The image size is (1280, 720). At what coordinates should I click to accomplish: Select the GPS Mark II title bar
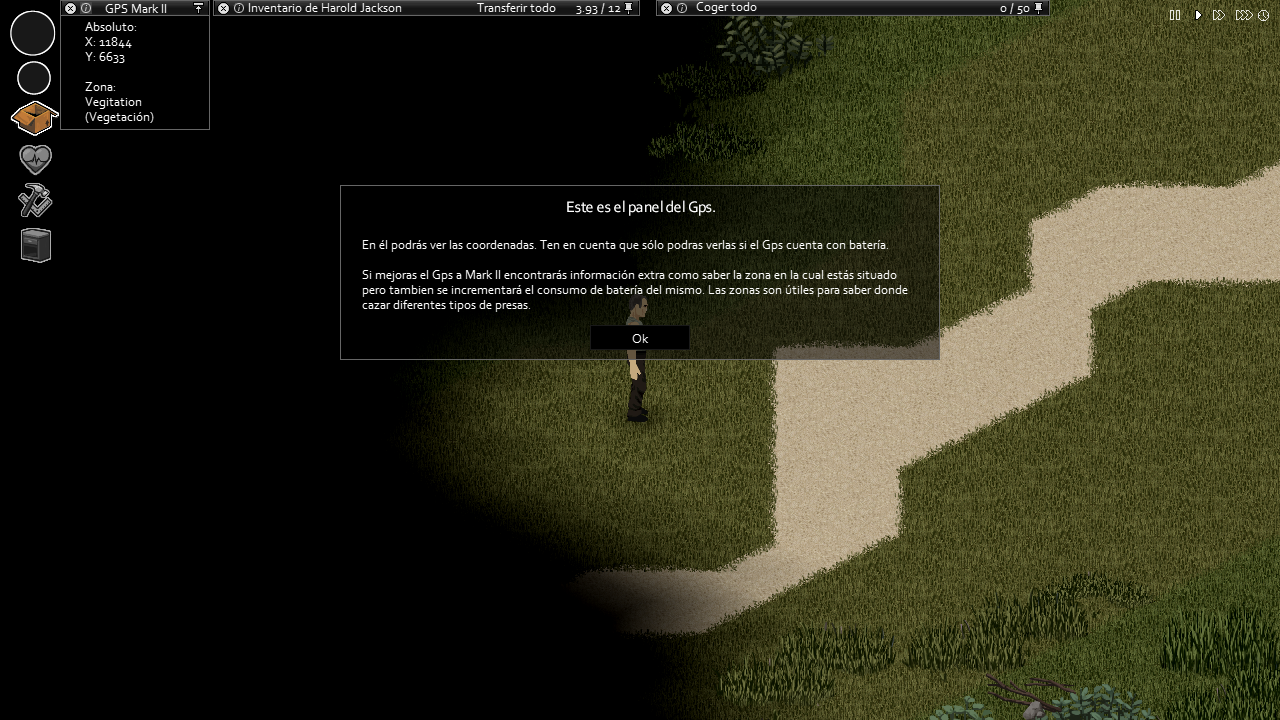click(x=137, y=8)
